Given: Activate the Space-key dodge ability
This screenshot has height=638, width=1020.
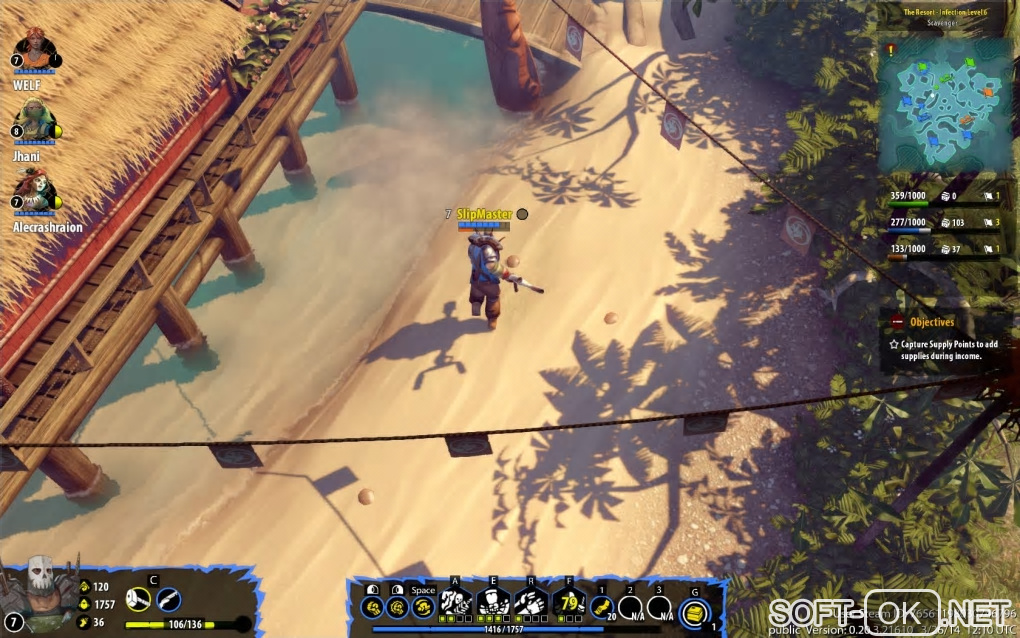Looking at the screenshot, I should pyautogui.click(x=423, y=606).
